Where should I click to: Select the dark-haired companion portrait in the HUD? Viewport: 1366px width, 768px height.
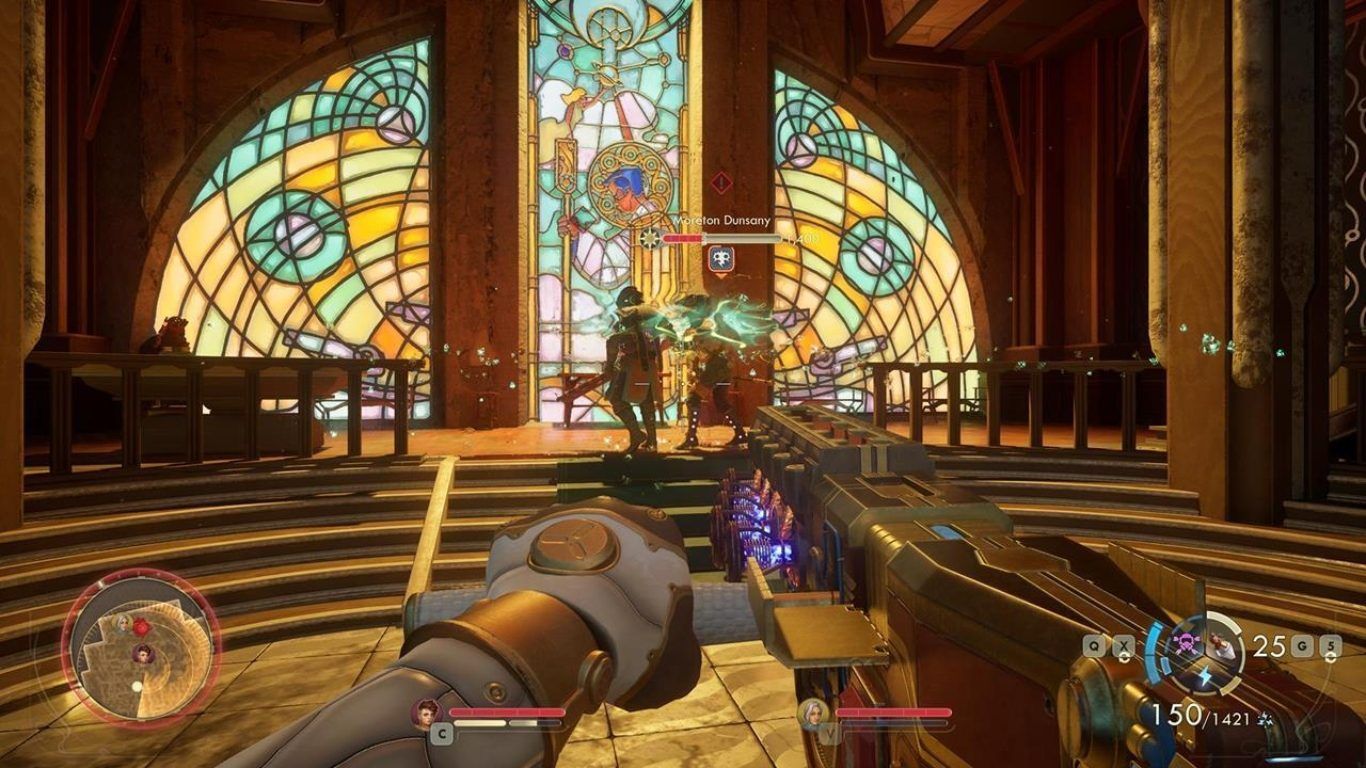(x=426, y=712)
